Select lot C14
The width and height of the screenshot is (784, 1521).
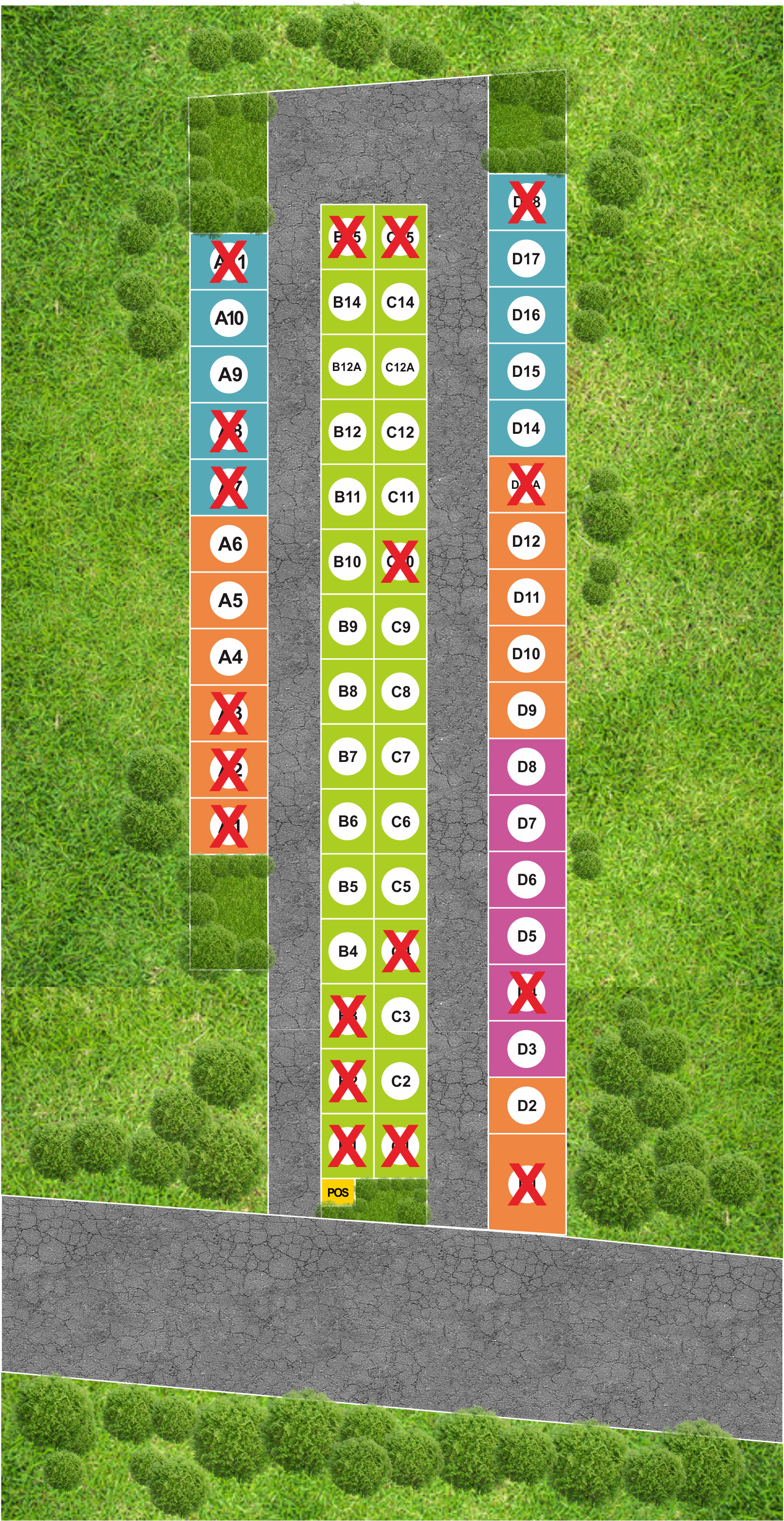[400, 302]
